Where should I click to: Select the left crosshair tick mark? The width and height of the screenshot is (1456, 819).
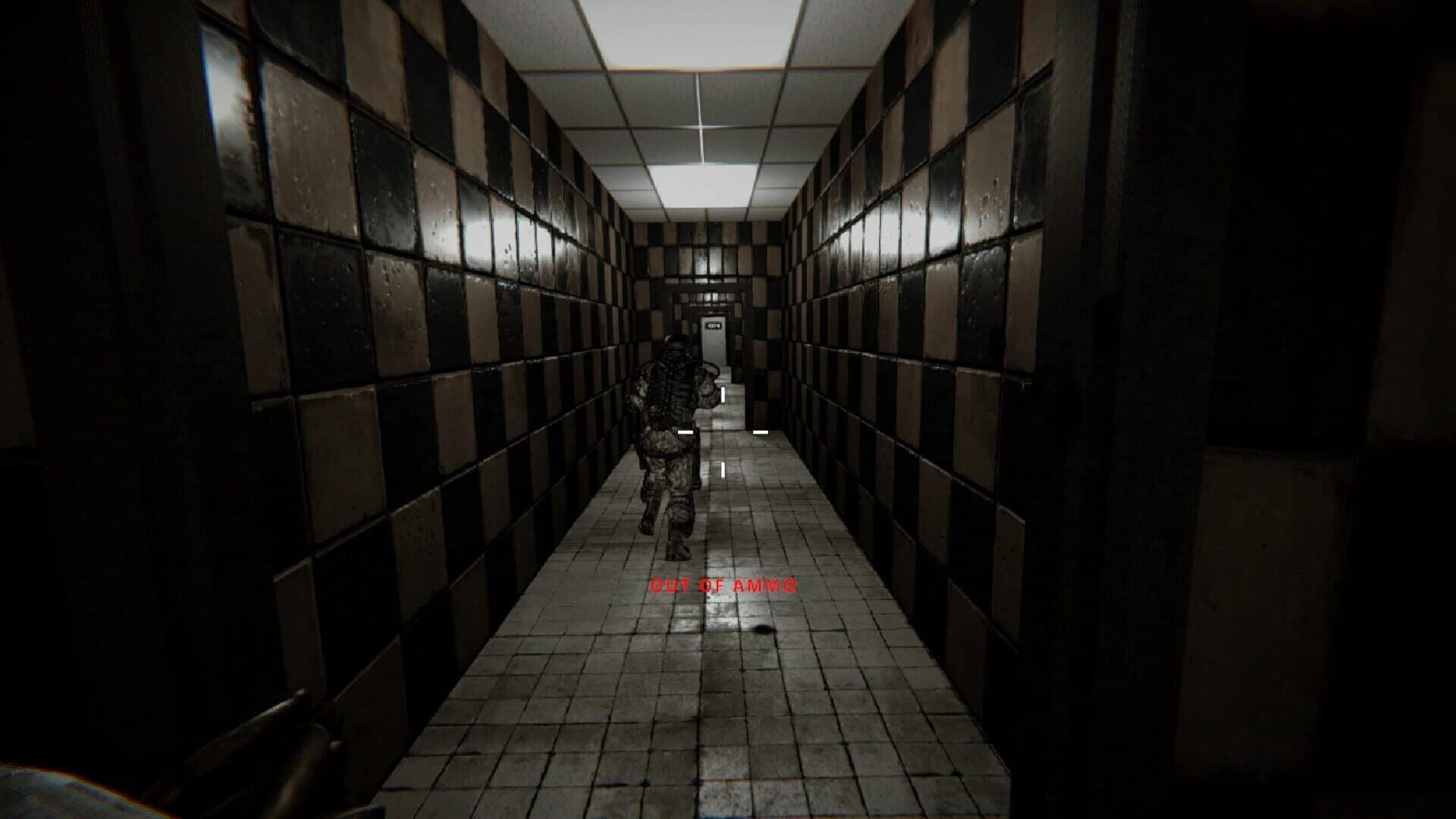[684, 431]
